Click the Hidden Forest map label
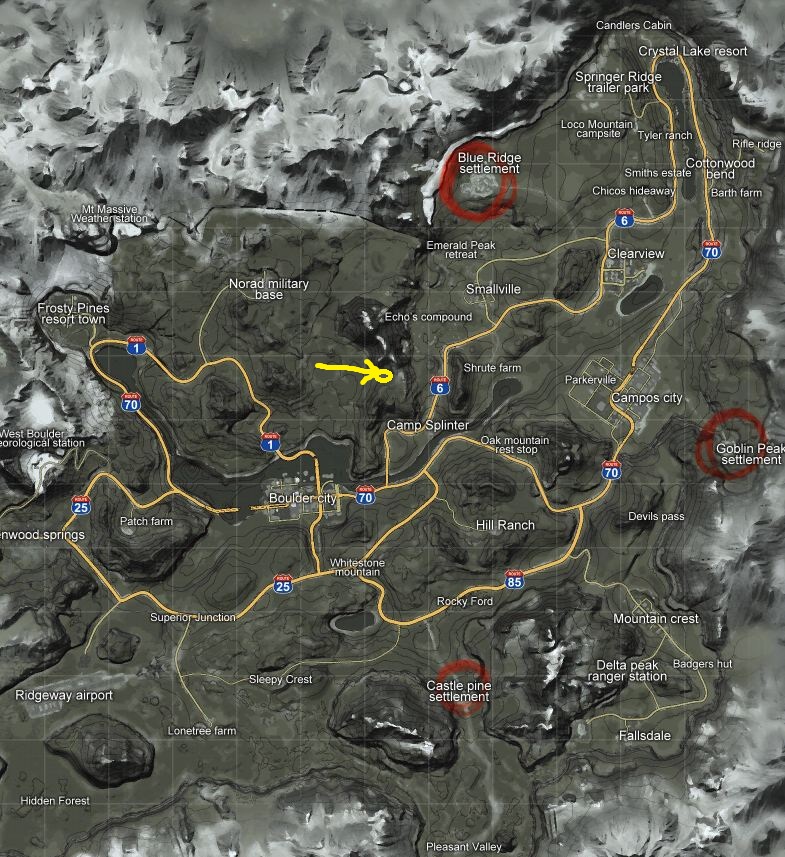The width and height of the screenshot is (785, 857). tap(55, 801)
